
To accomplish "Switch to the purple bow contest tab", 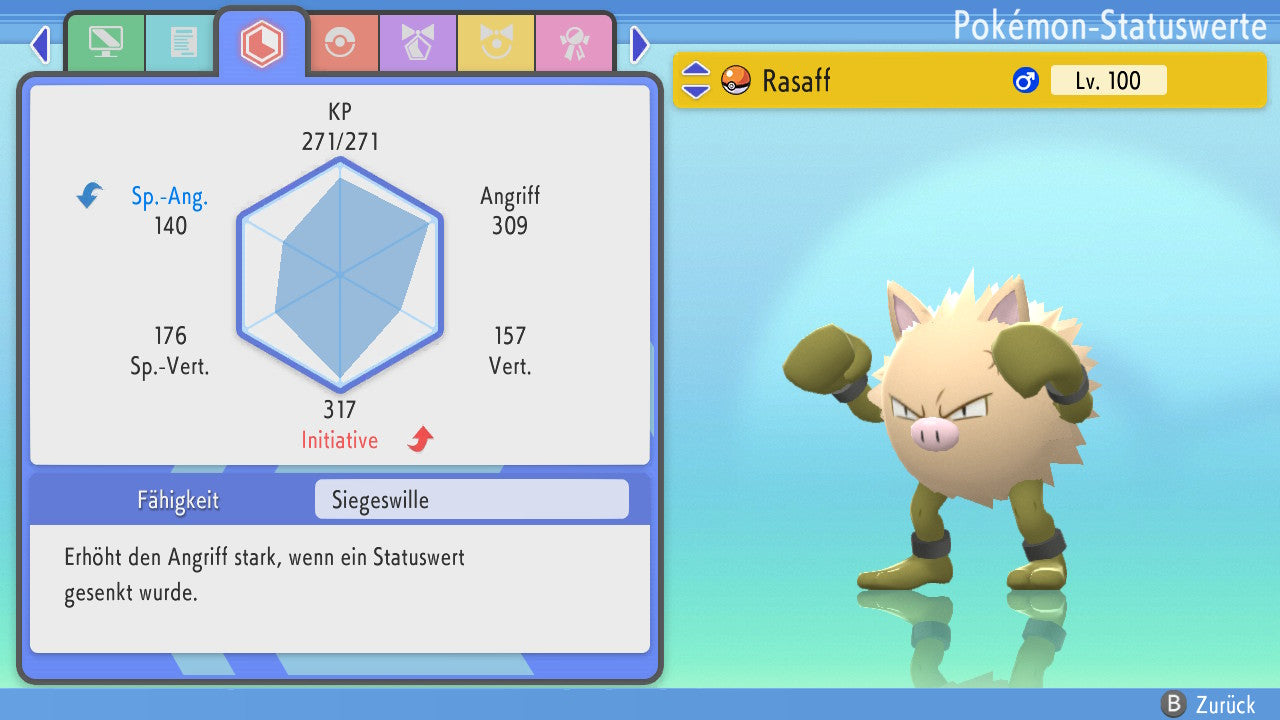I will 418,42.
